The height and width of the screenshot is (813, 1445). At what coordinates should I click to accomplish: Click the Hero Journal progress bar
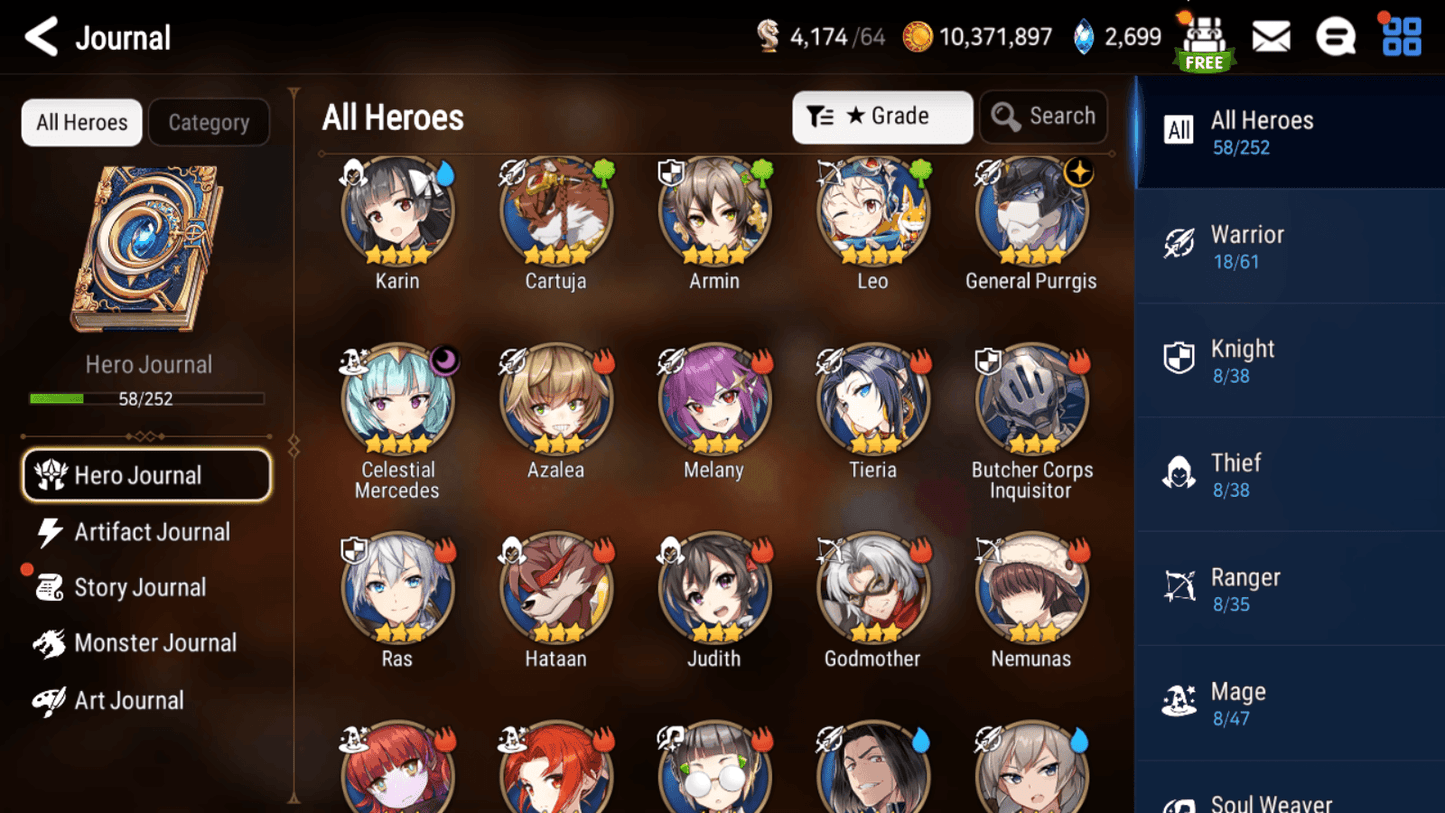[148, 398]
